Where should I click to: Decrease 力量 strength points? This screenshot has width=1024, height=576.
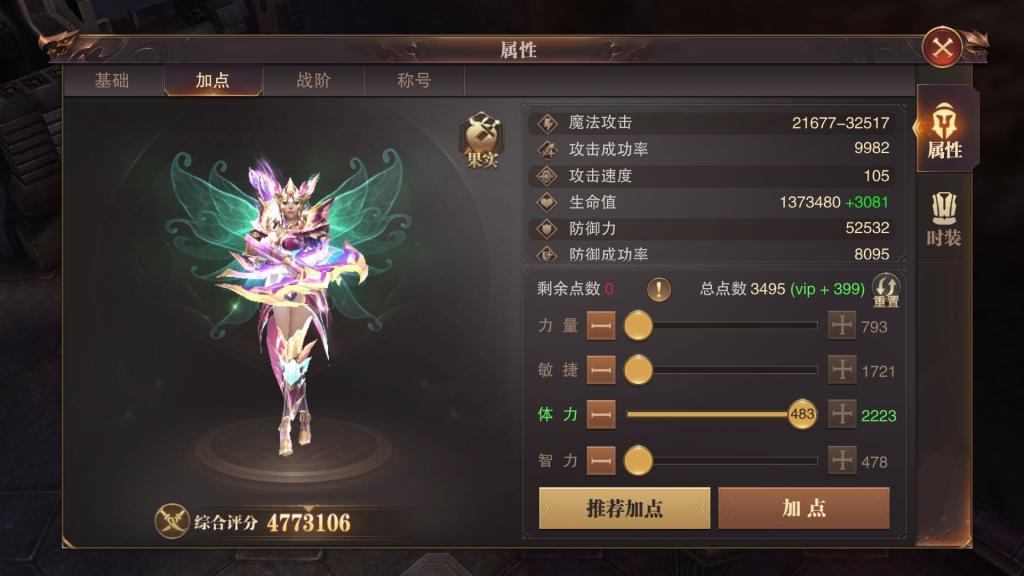[x=601, y=326]
